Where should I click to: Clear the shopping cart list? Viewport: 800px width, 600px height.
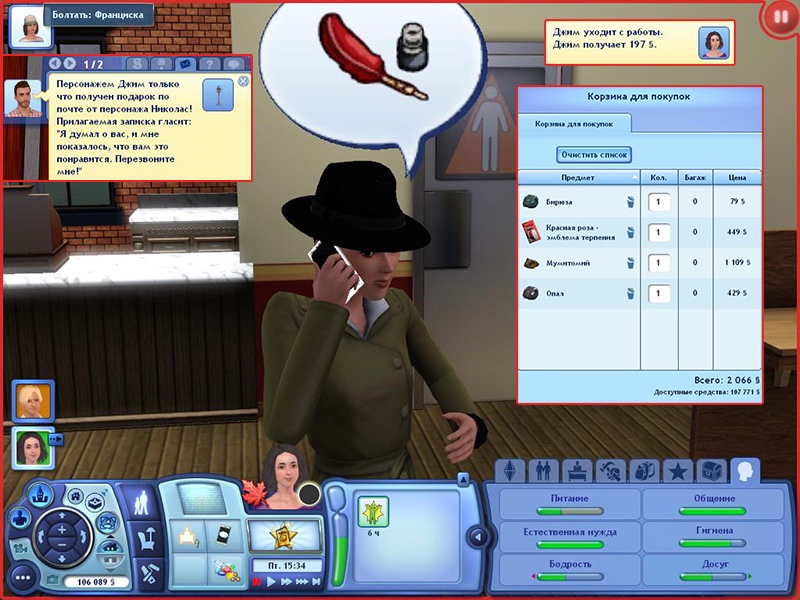point(593,155)
